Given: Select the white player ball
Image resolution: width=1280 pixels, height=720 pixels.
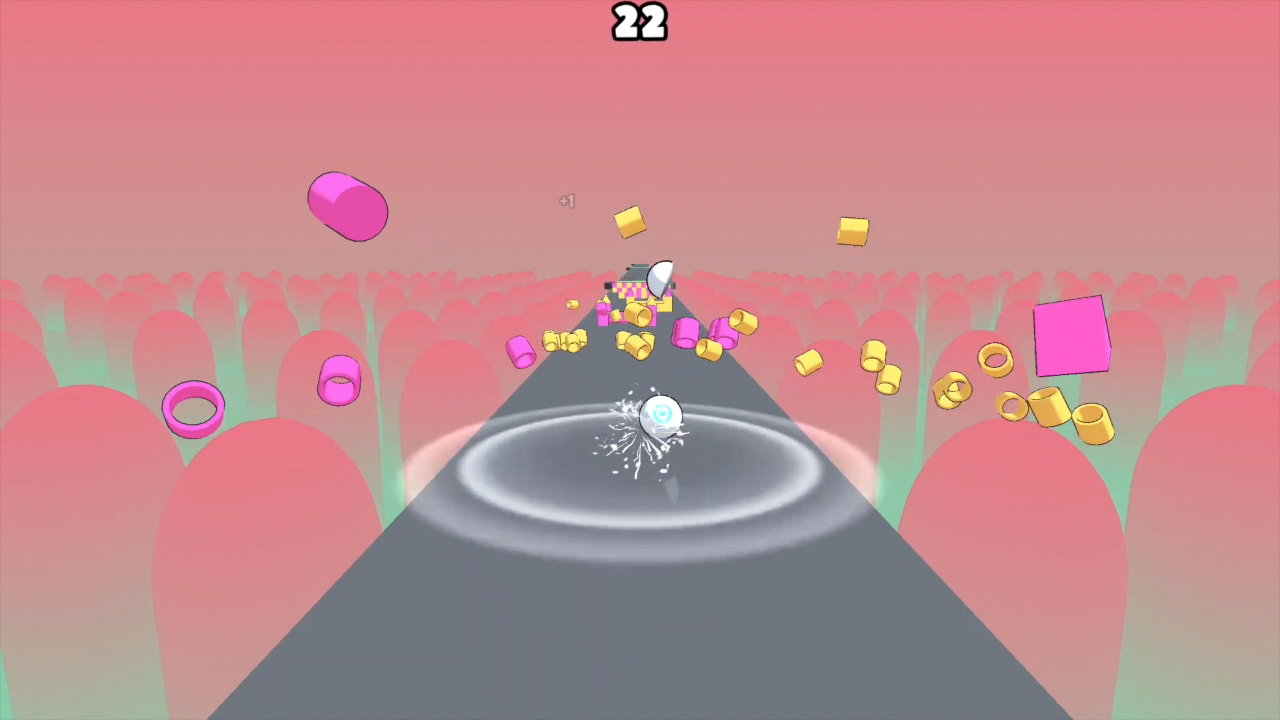Looking at the screenshot, I should pos(660,417).
